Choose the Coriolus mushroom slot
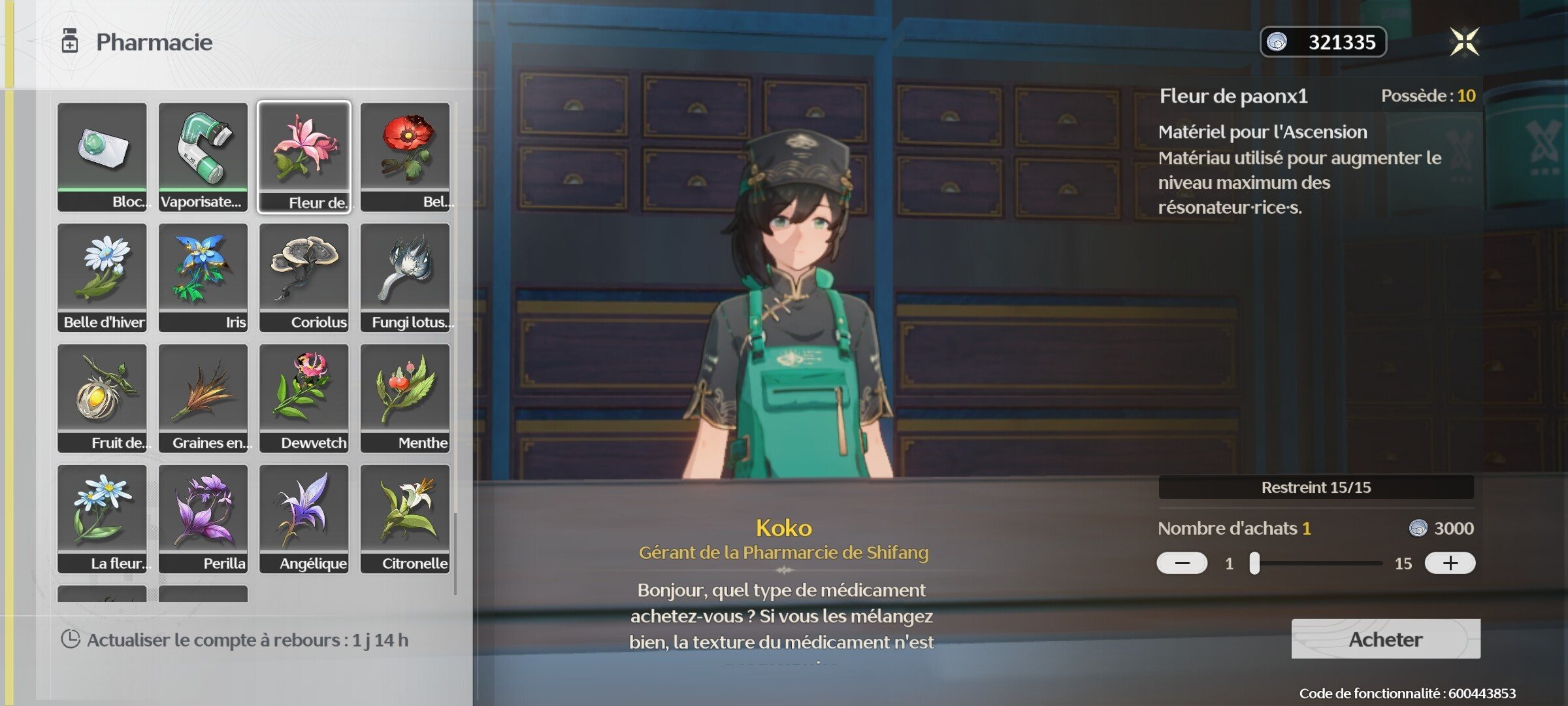1568x706 pixels. pyautogui.click(x=304, y=277)
